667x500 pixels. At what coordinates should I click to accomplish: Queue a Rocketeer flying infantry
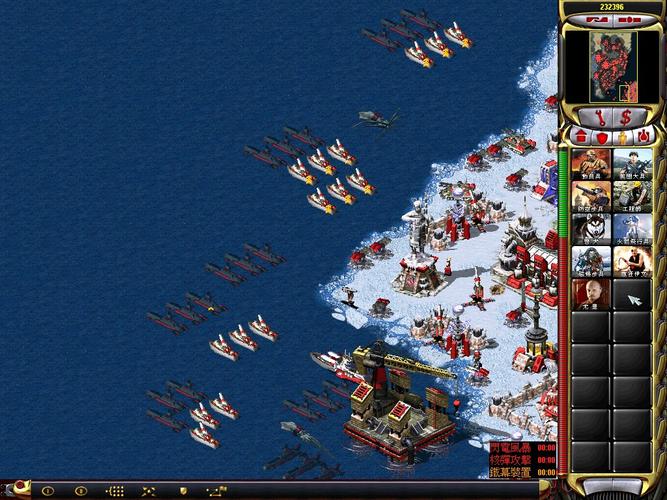pyautogui.click(x=632, y=229)
